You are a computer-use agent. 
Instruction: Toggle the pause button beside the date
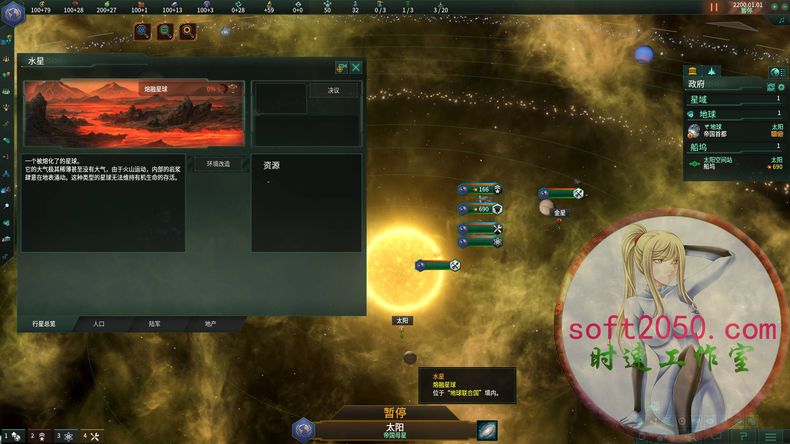click(x=714, y=7)
